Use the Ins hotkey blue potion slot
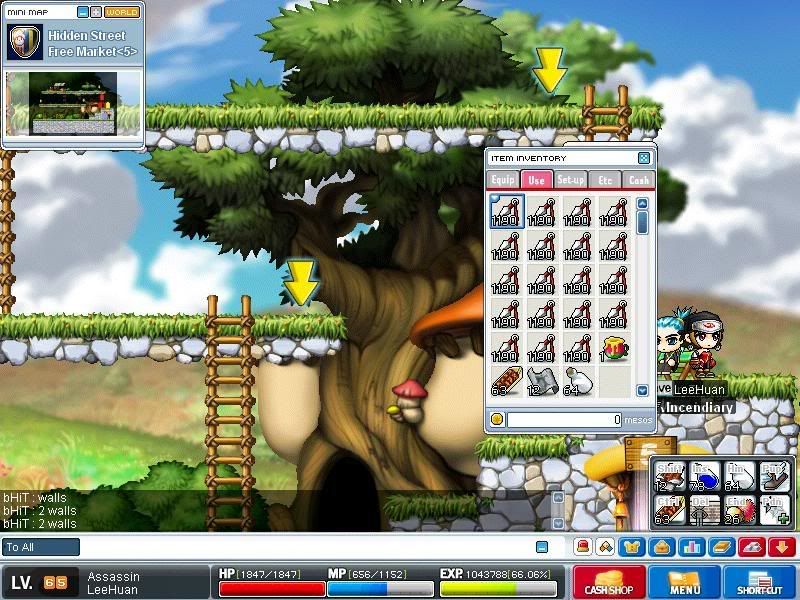The height and width of the screenshot is (600, 800). point(705,477)
